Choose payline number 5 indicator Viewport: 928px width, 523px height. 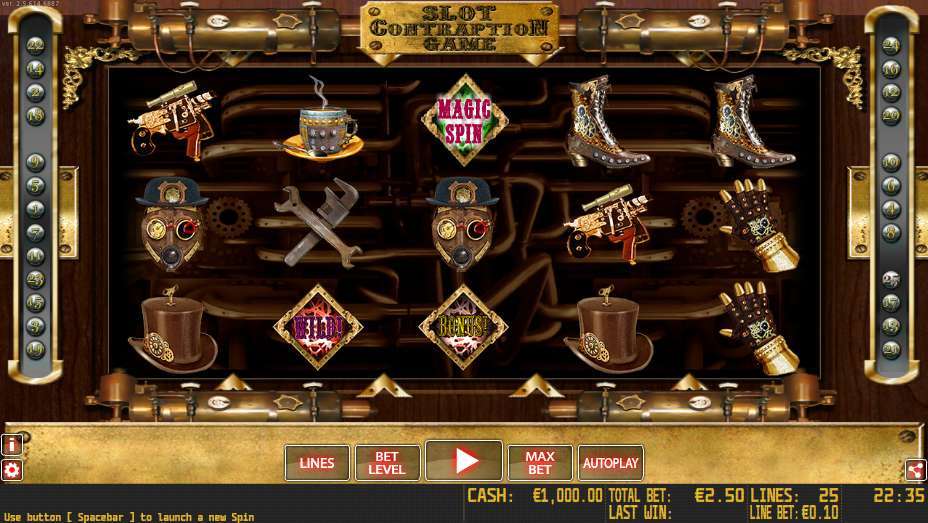point(36,186)
